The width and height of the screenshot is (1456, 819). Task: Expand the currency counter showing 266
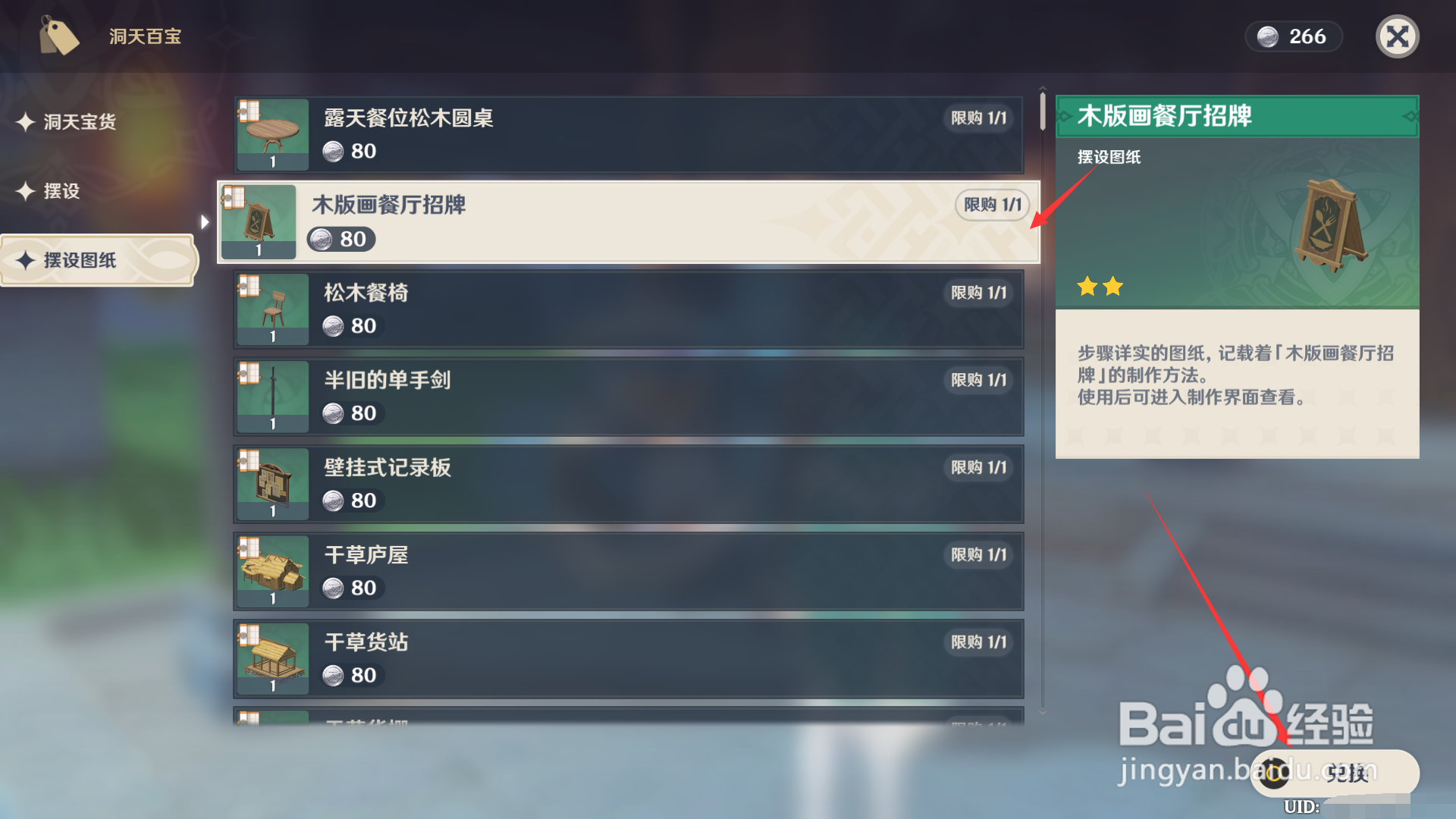1293,36
